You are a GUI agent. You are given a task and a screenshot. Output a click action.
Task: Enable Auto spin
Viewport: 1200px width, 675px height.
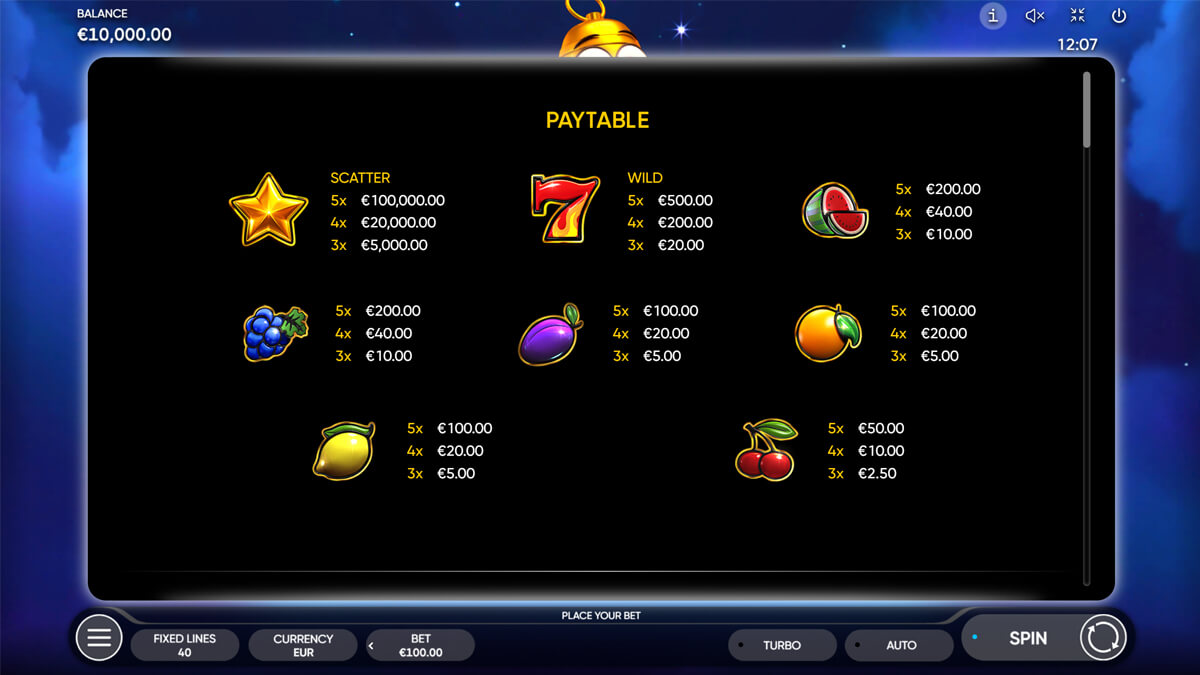coord(900,645)
